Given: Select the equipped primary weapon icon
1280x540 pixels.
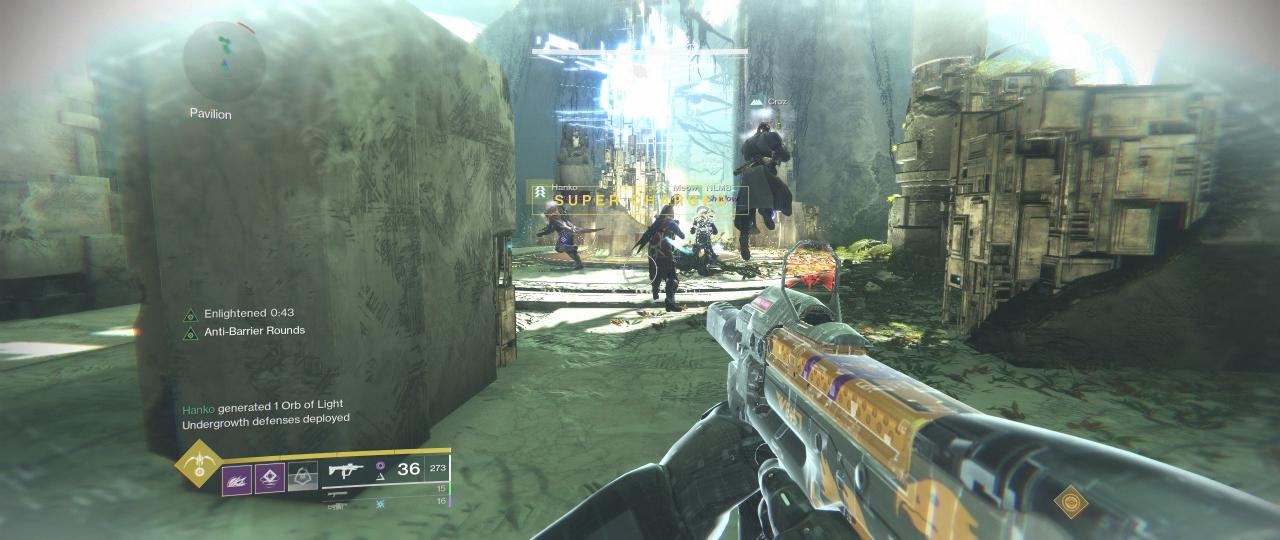Looking at the screenshot, I should pyautogui.click(x=346, y=469).
